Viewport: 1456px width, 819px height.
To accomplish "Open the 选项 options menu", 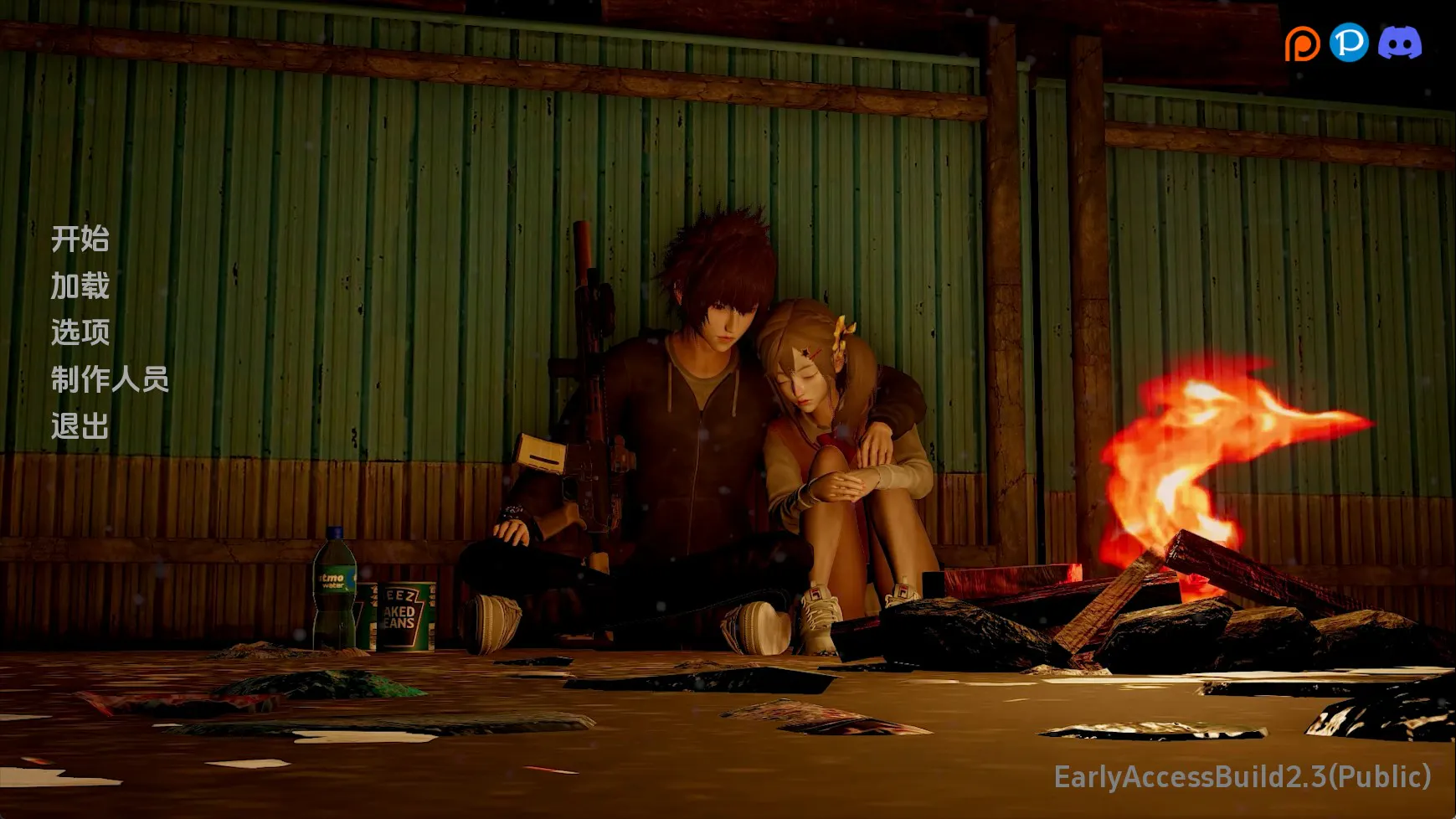I will click(80, 332).
